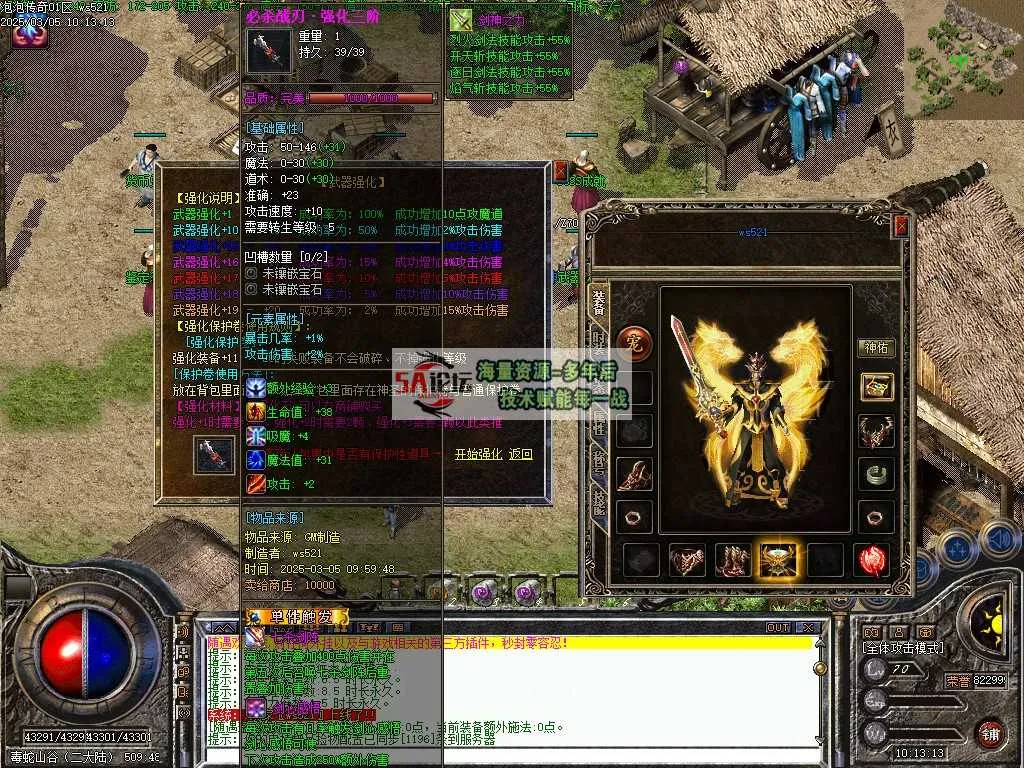Click 开始强化 to start enhancing

tap(478, 454)
